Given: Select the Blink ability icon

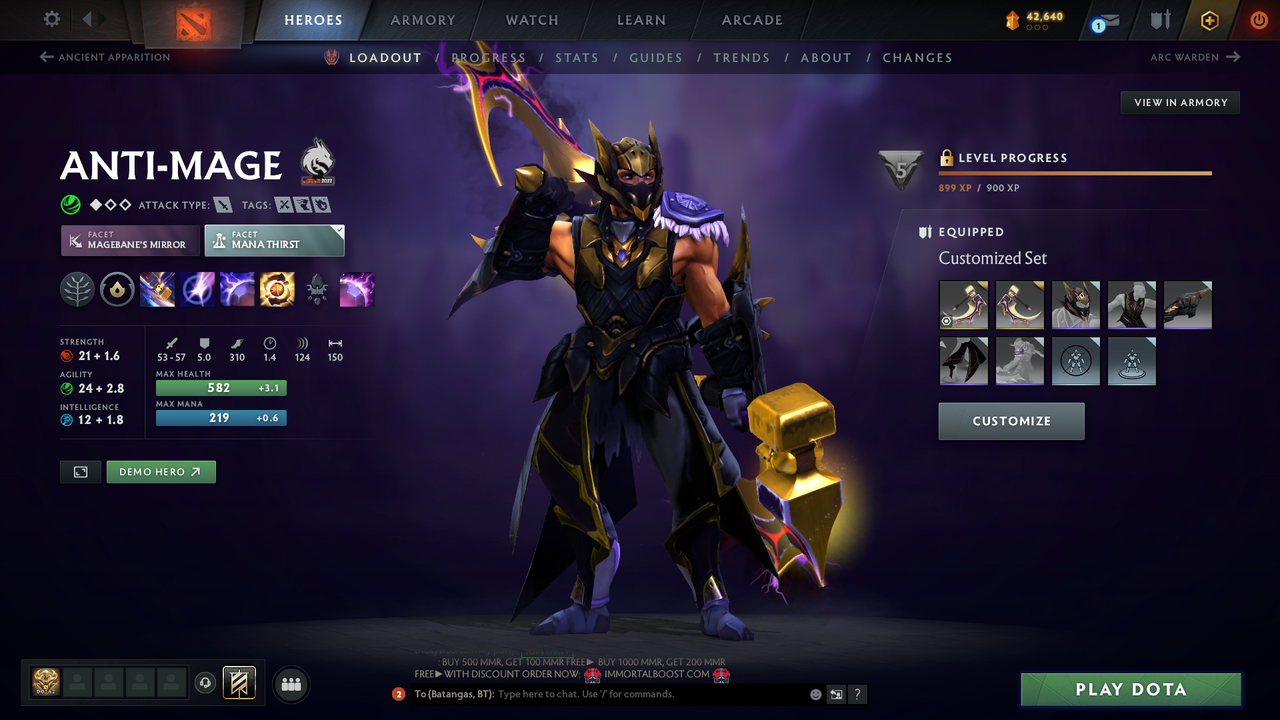Looking at the screenshot, I should point(197,289).
